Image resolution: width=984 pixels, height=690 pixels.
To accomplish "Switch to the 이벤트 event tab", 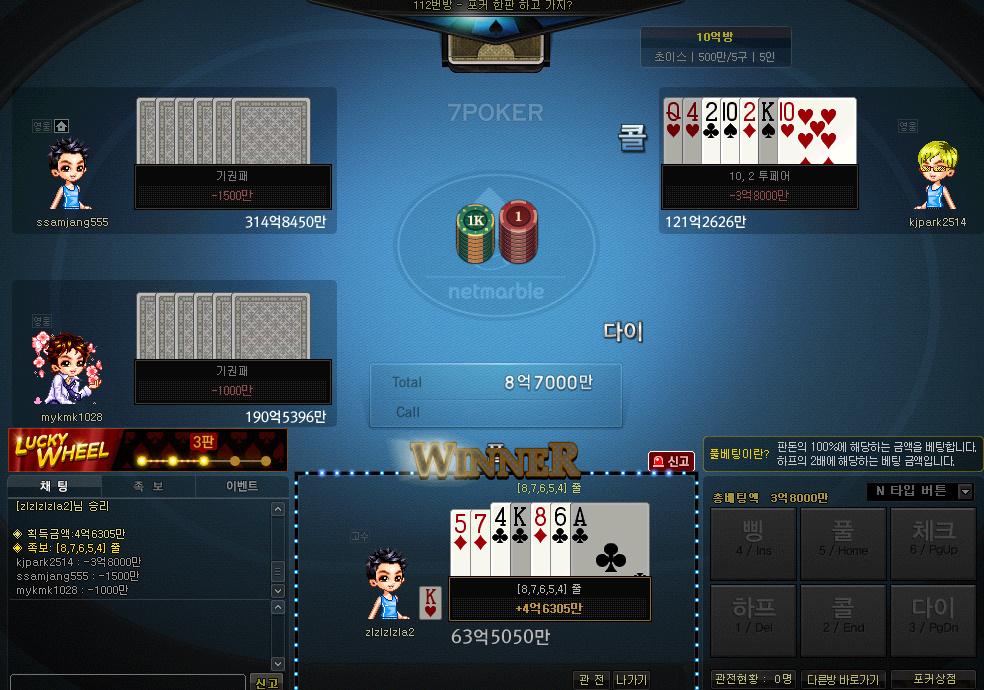I will coord(241,486).
